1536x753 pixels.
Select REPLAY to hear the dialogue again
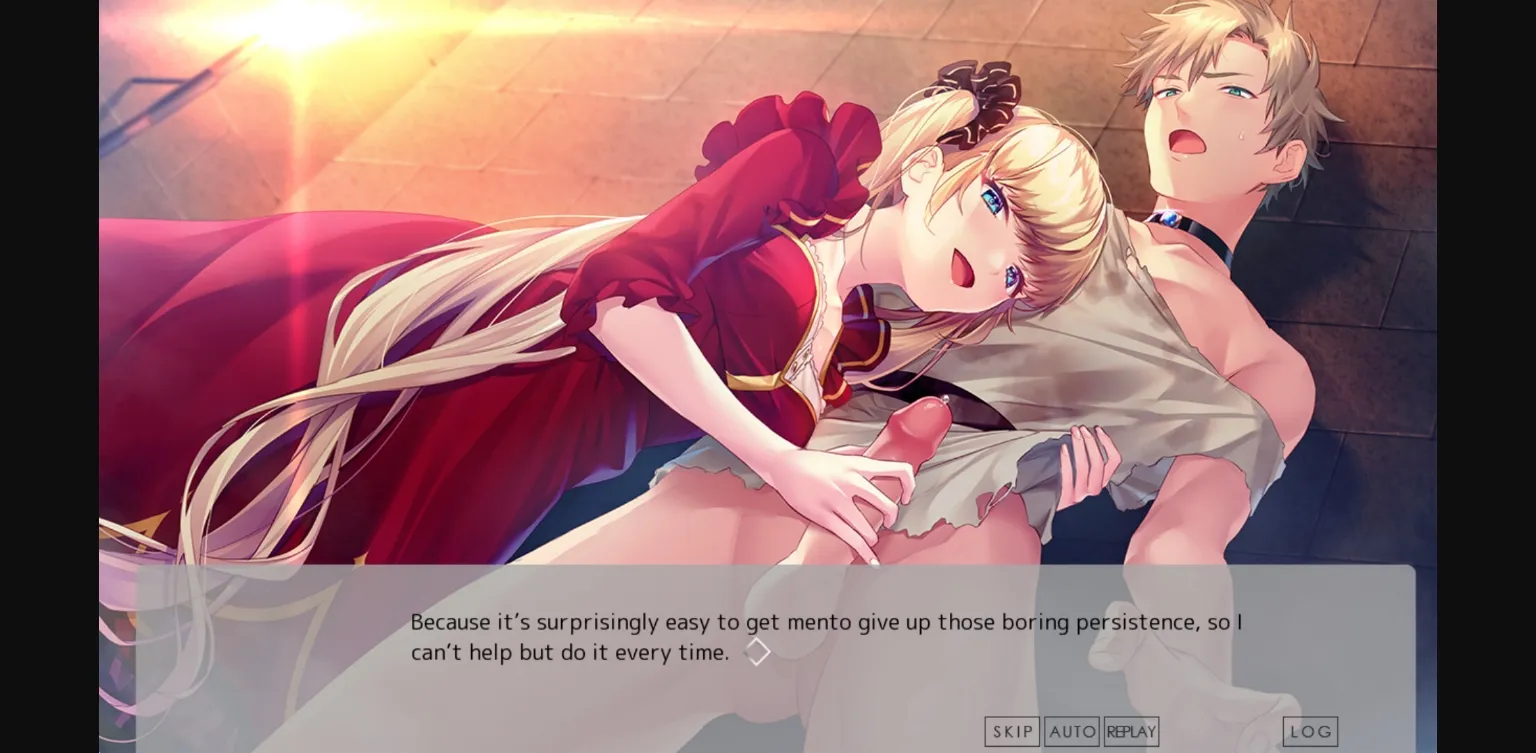(1131, 731)
